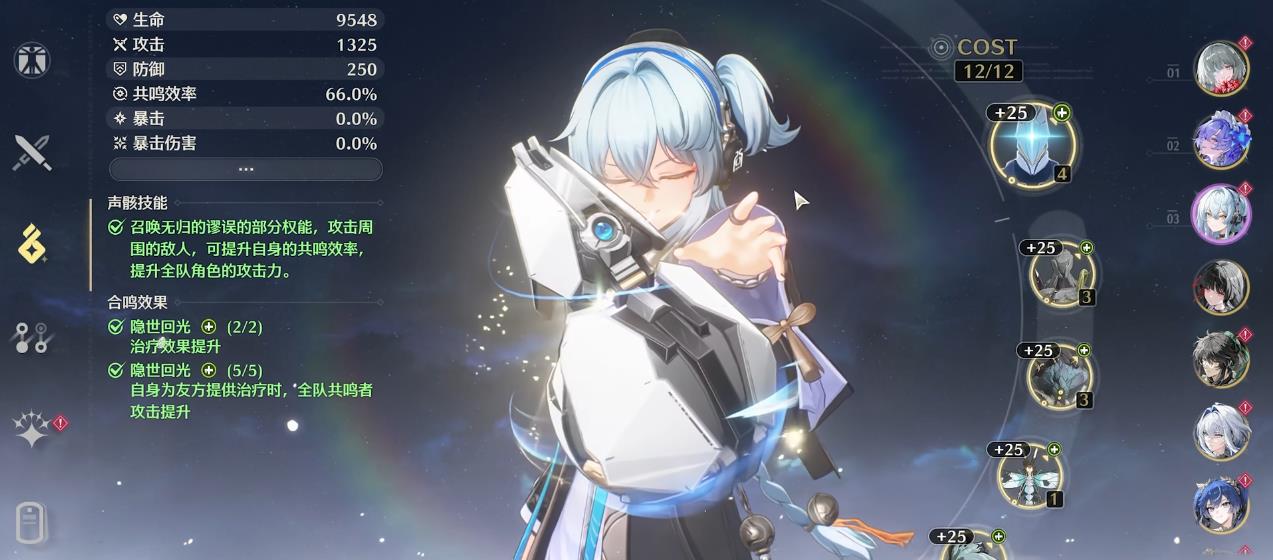Screen dimensions: 1273x560
Task: Open the character overview tab with human figure
Action: tap(32, 60)
